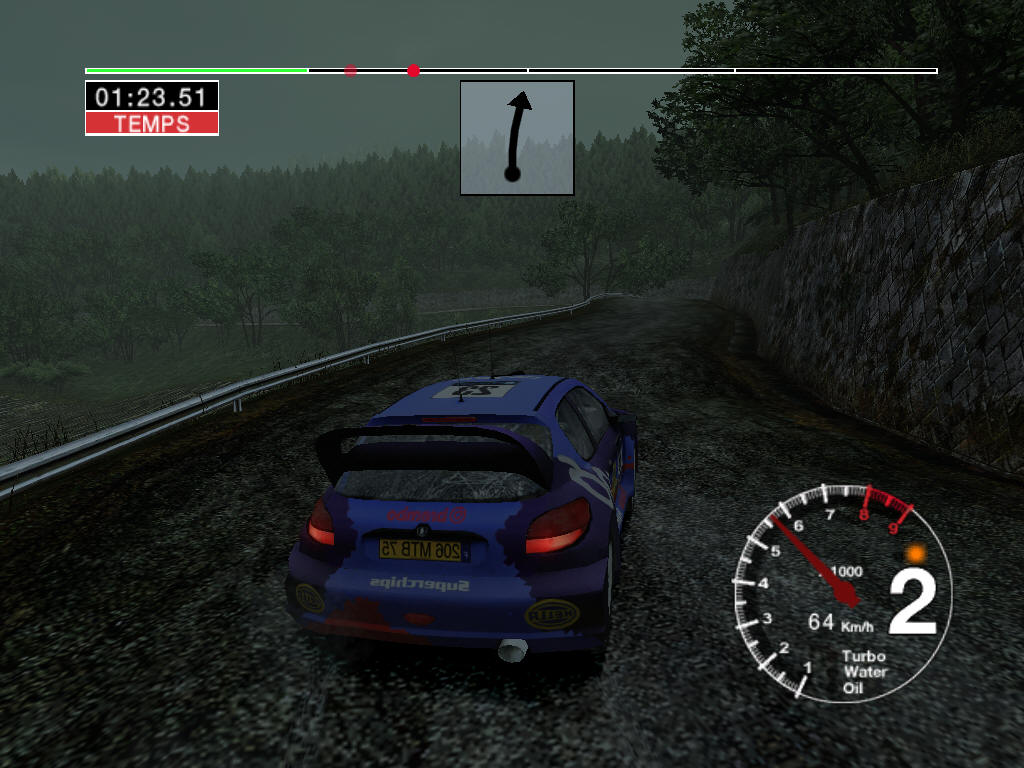Screen dimensions: 1024x768
Task: Select the dim red marker on stage progress bar
Action: 350,70
